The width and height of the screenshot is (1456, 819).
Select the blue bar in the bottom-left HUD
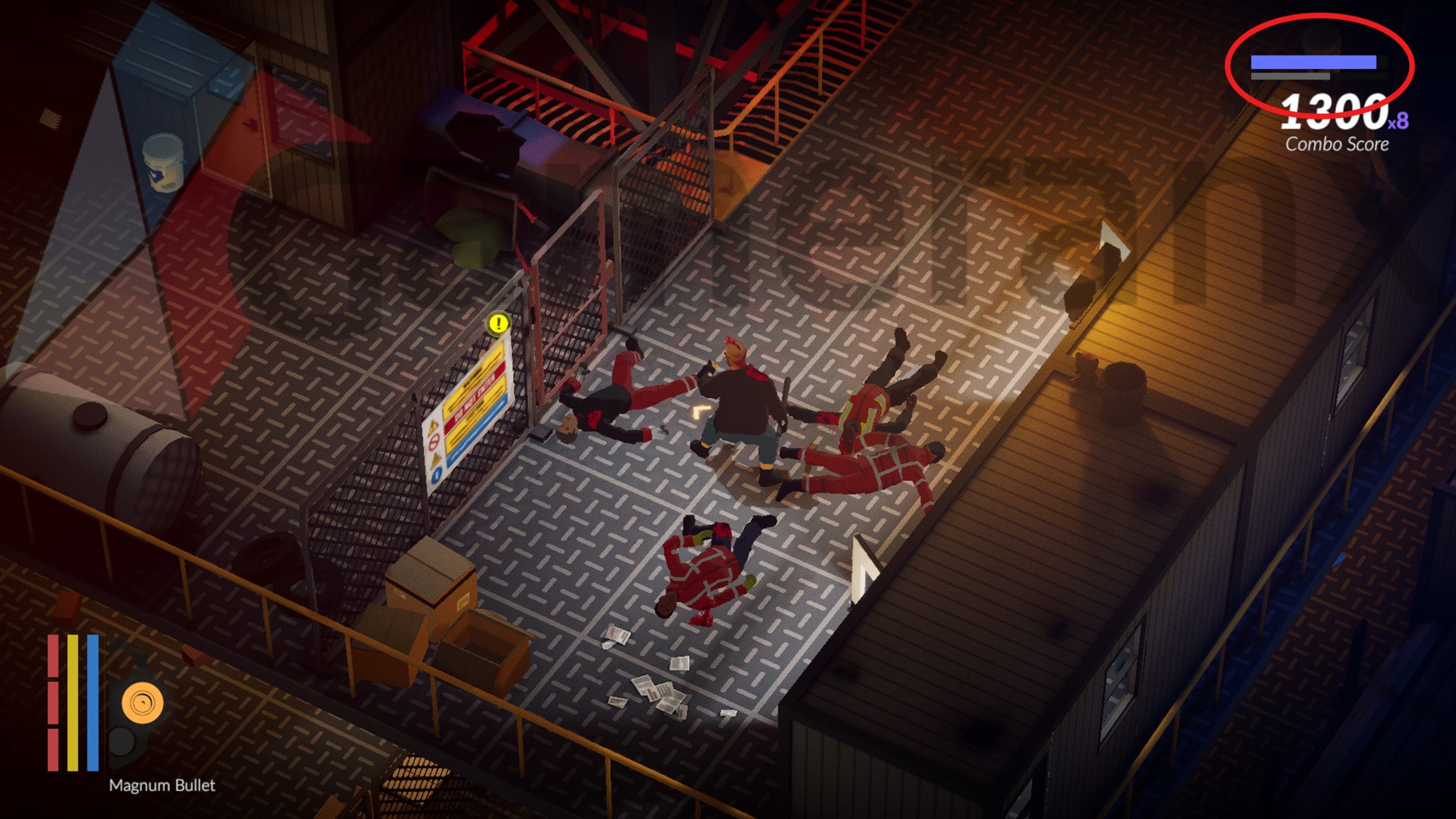[91, 697]
